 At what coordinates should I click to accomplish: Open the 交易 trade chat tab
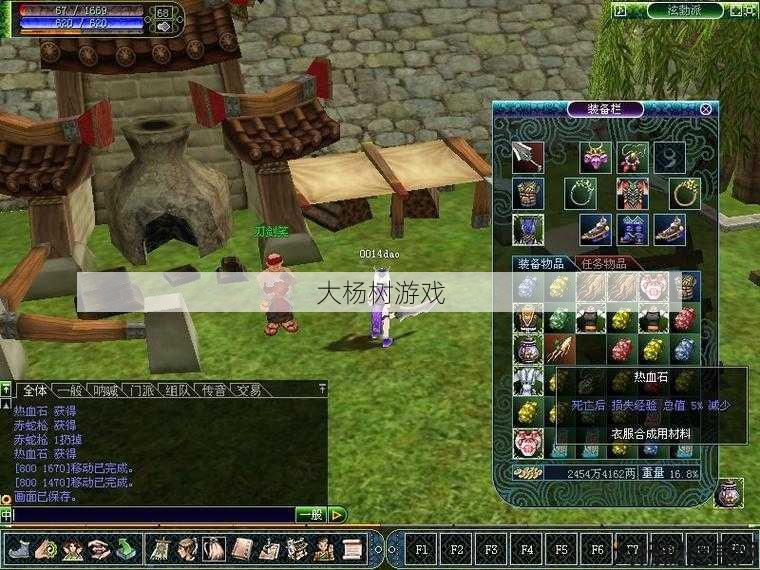point(249,390)
